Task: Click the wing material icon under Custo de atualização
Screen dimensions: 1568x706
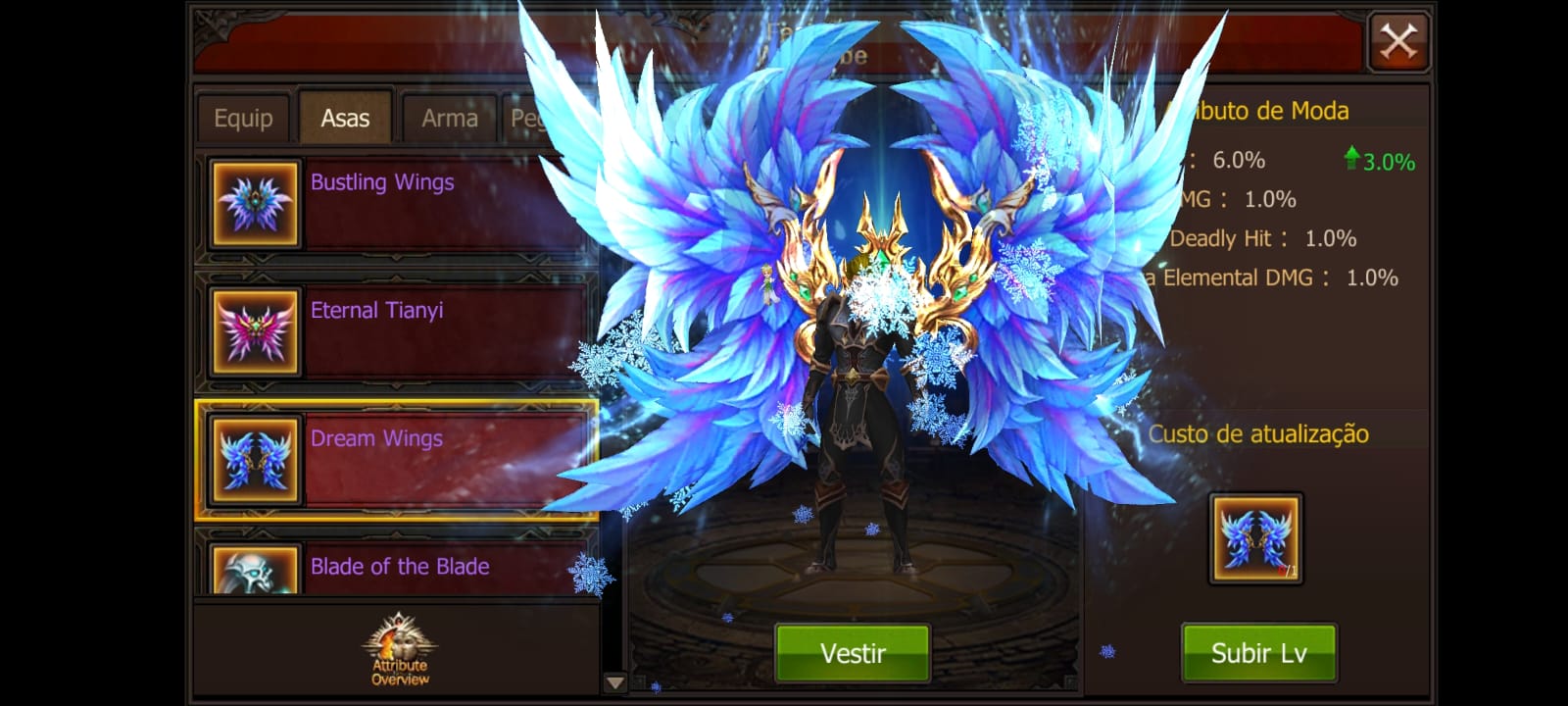Action: click(x=1255, y=536)
